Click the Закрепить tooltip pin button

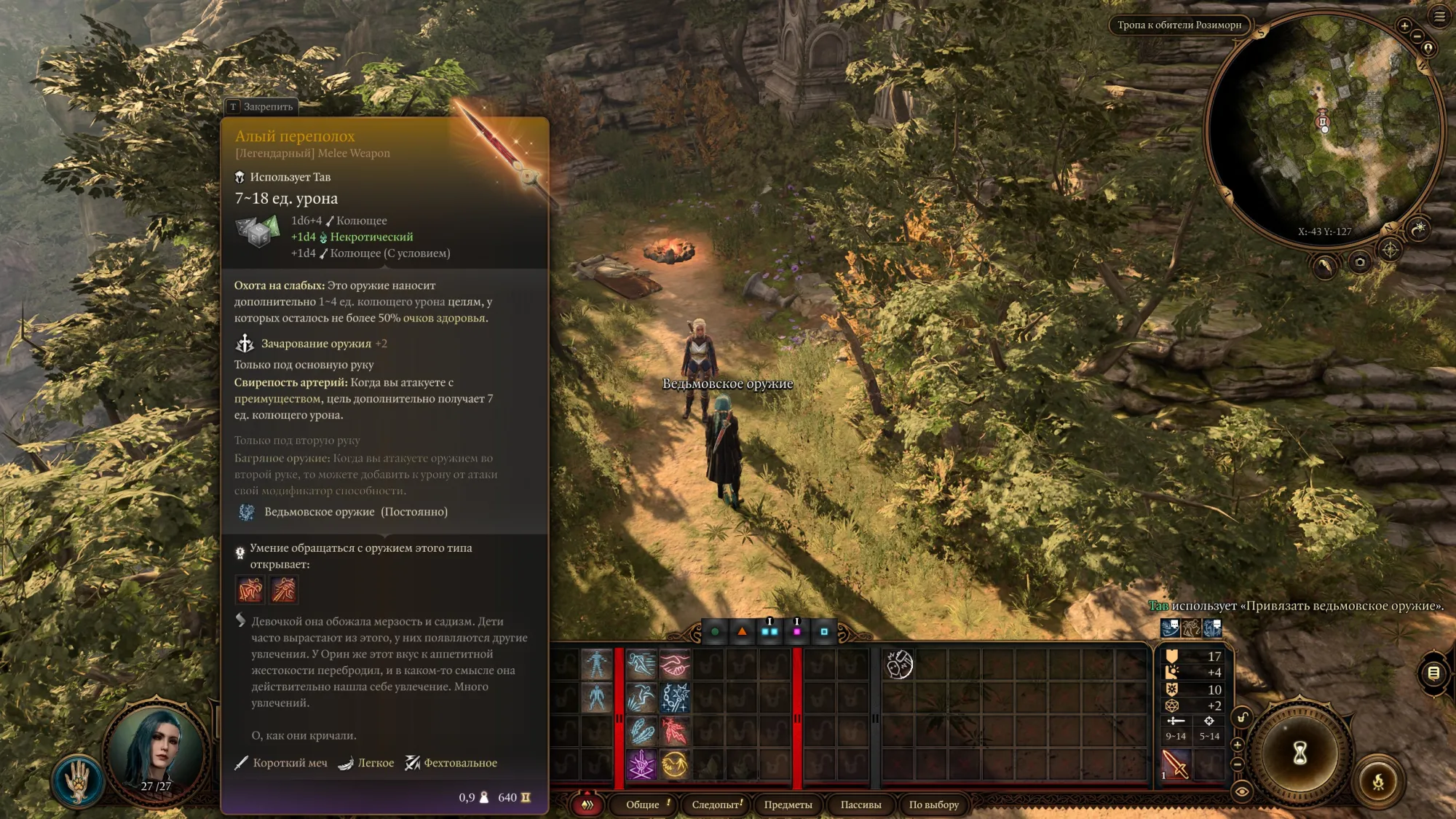(261, 107)
